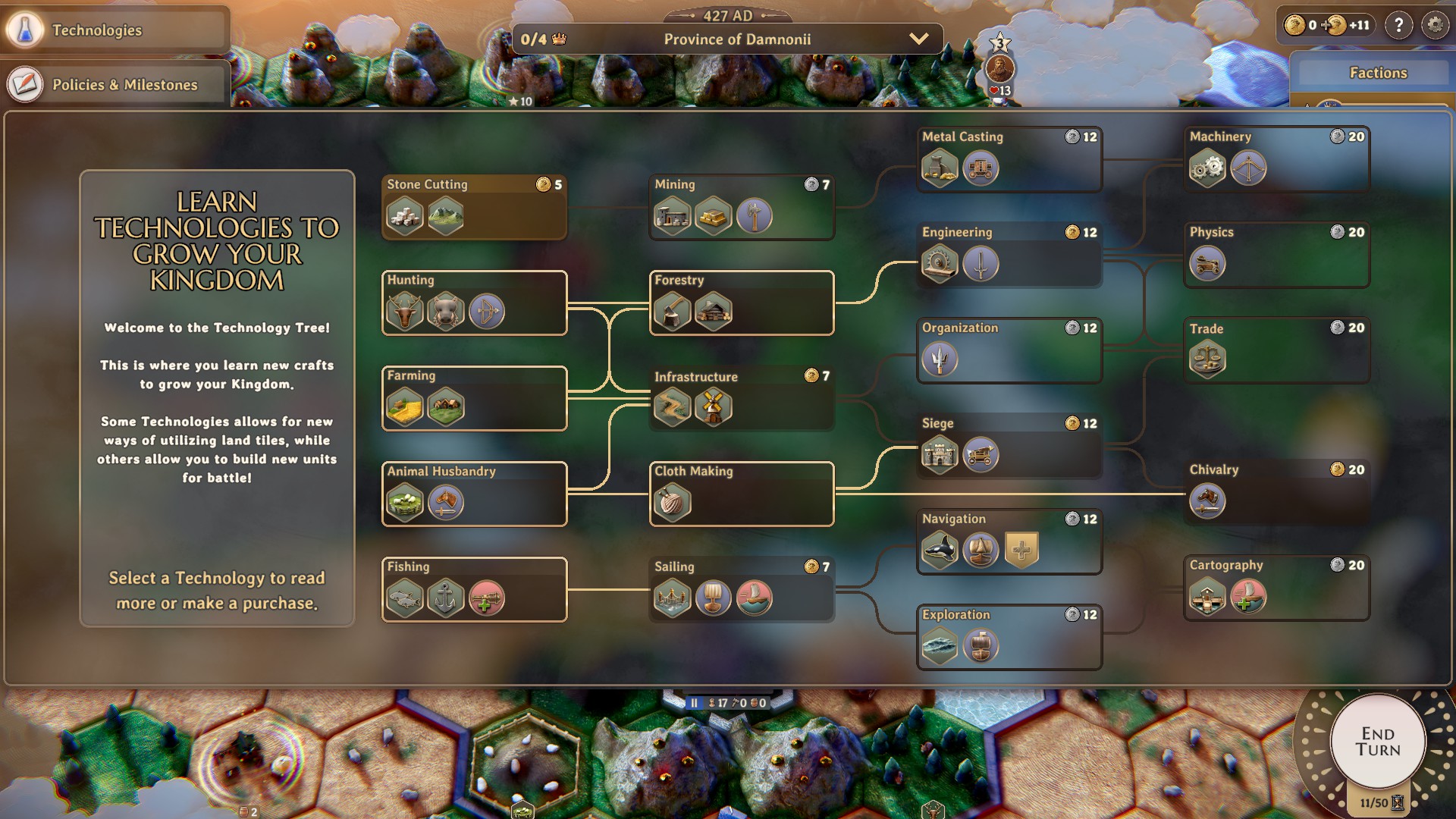End the current turn
The height and width of the screenshot is (819, 1456).
coord(1377,742)
